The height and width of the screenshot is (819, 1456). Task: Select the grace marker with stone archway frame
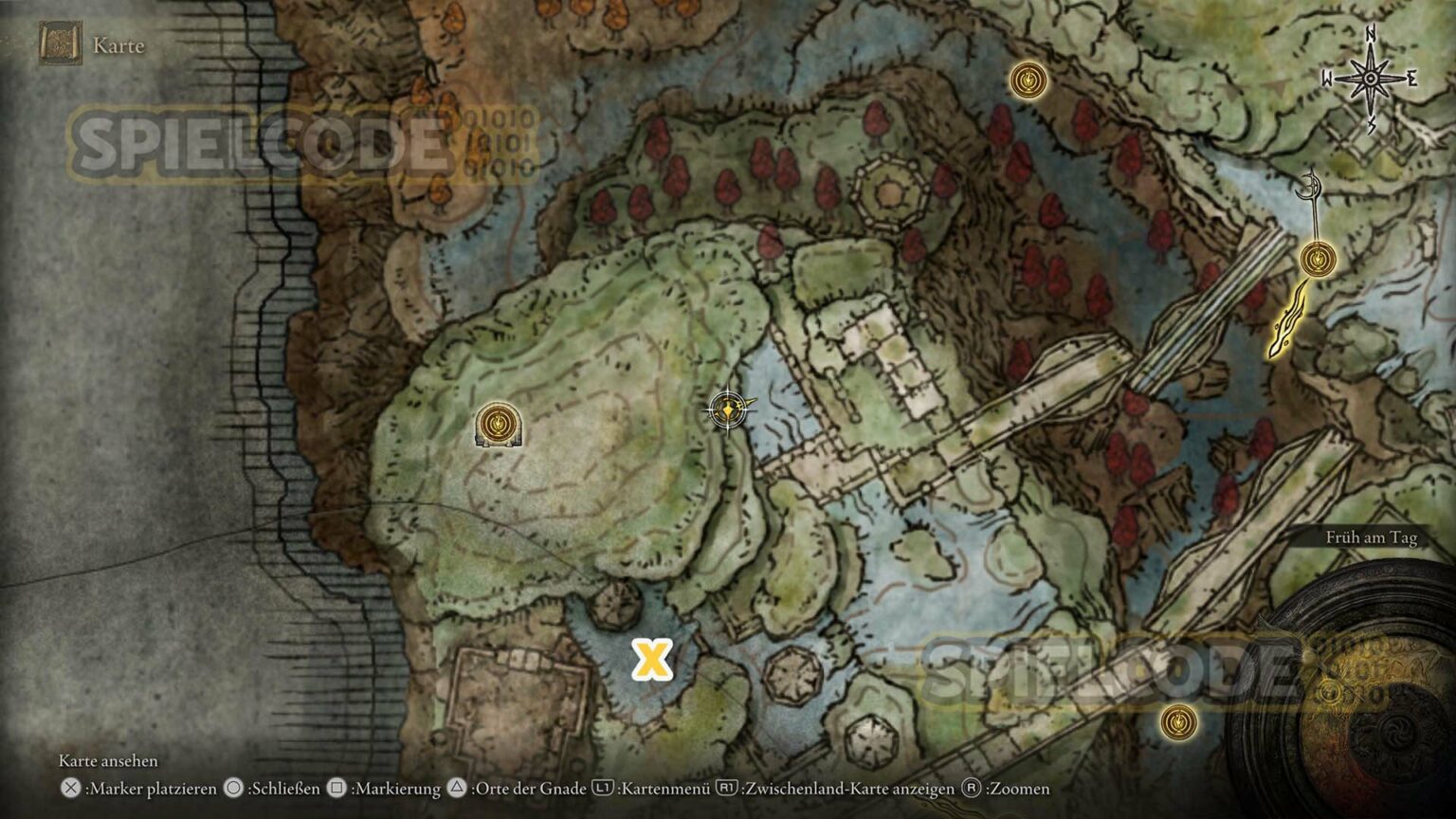pos(500,425)
